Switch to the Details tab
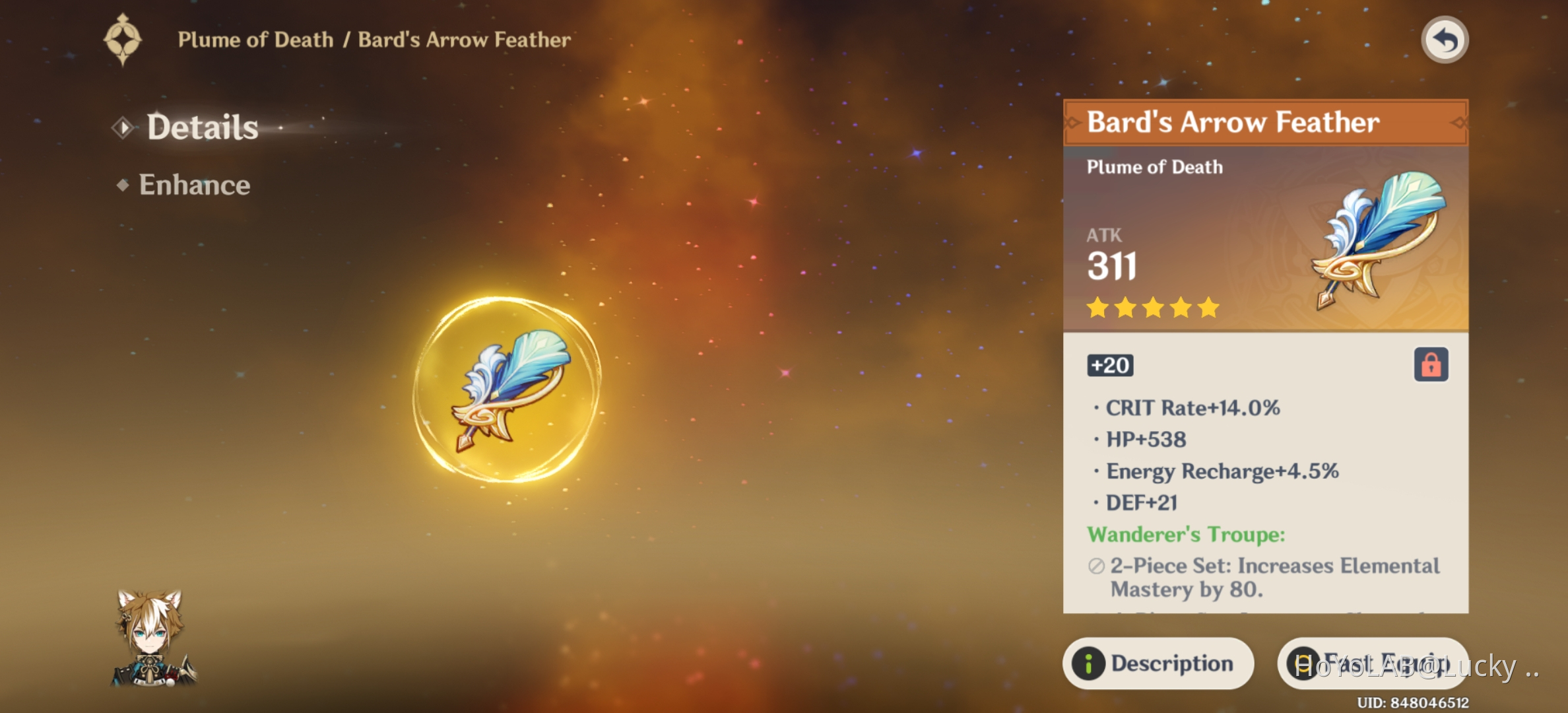This screenshot has height=713, width=1568. 203,127
